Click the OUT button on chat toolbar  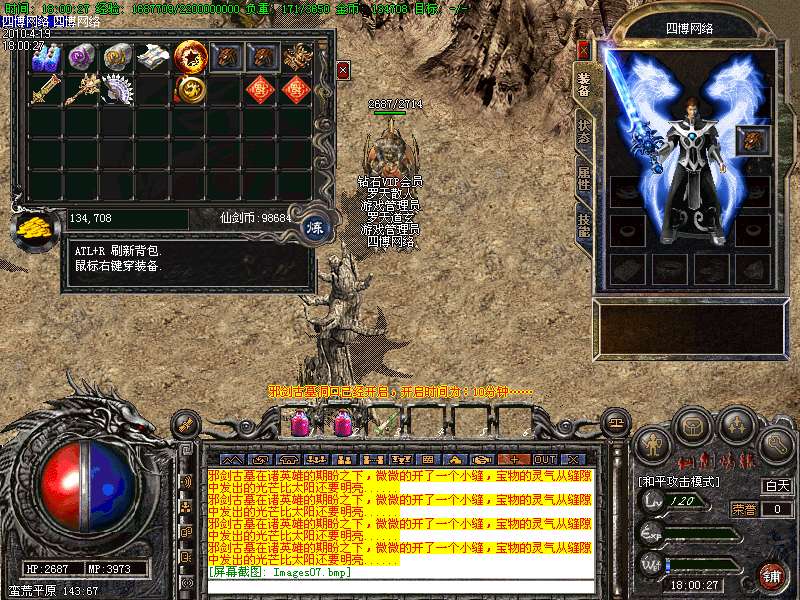click(546, 458)
